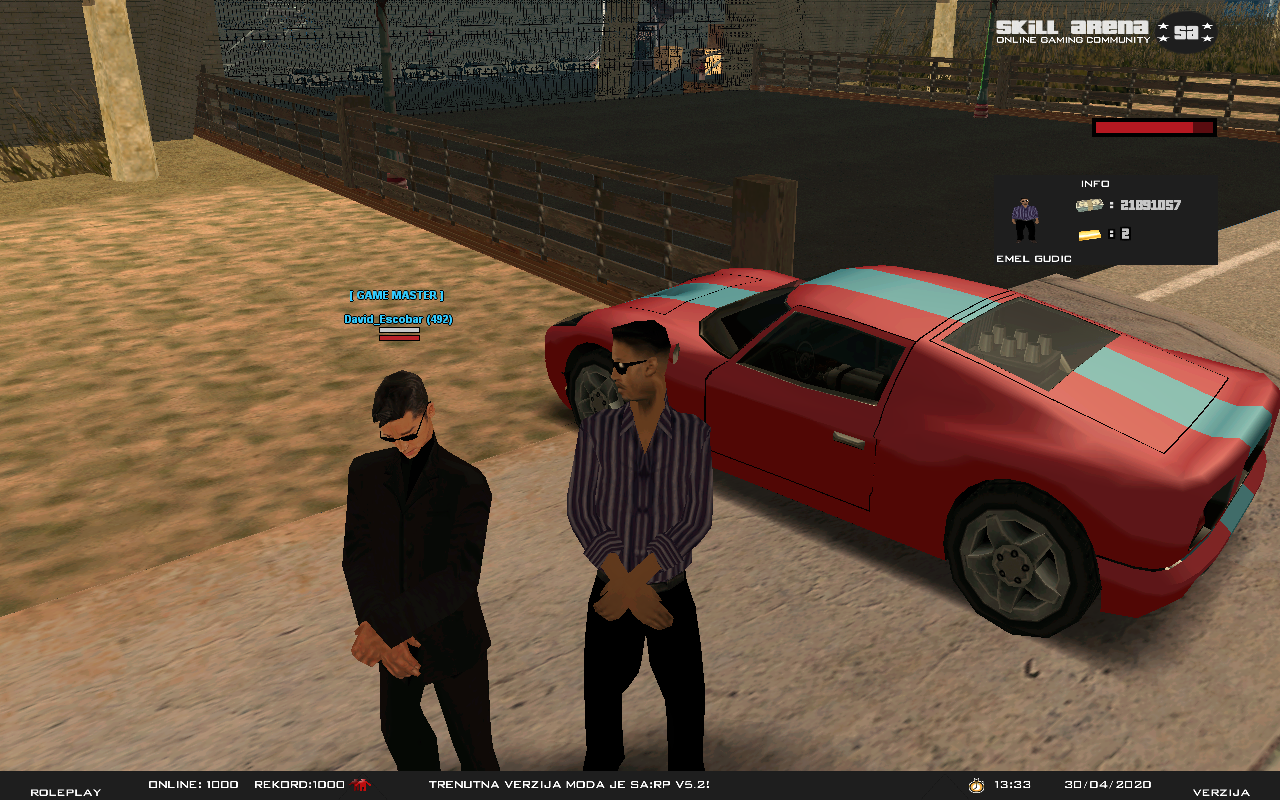Open the ROLEPLAY label on the bottom bar
Viewport: 1280px width, 800px height.
pos(65,792)
